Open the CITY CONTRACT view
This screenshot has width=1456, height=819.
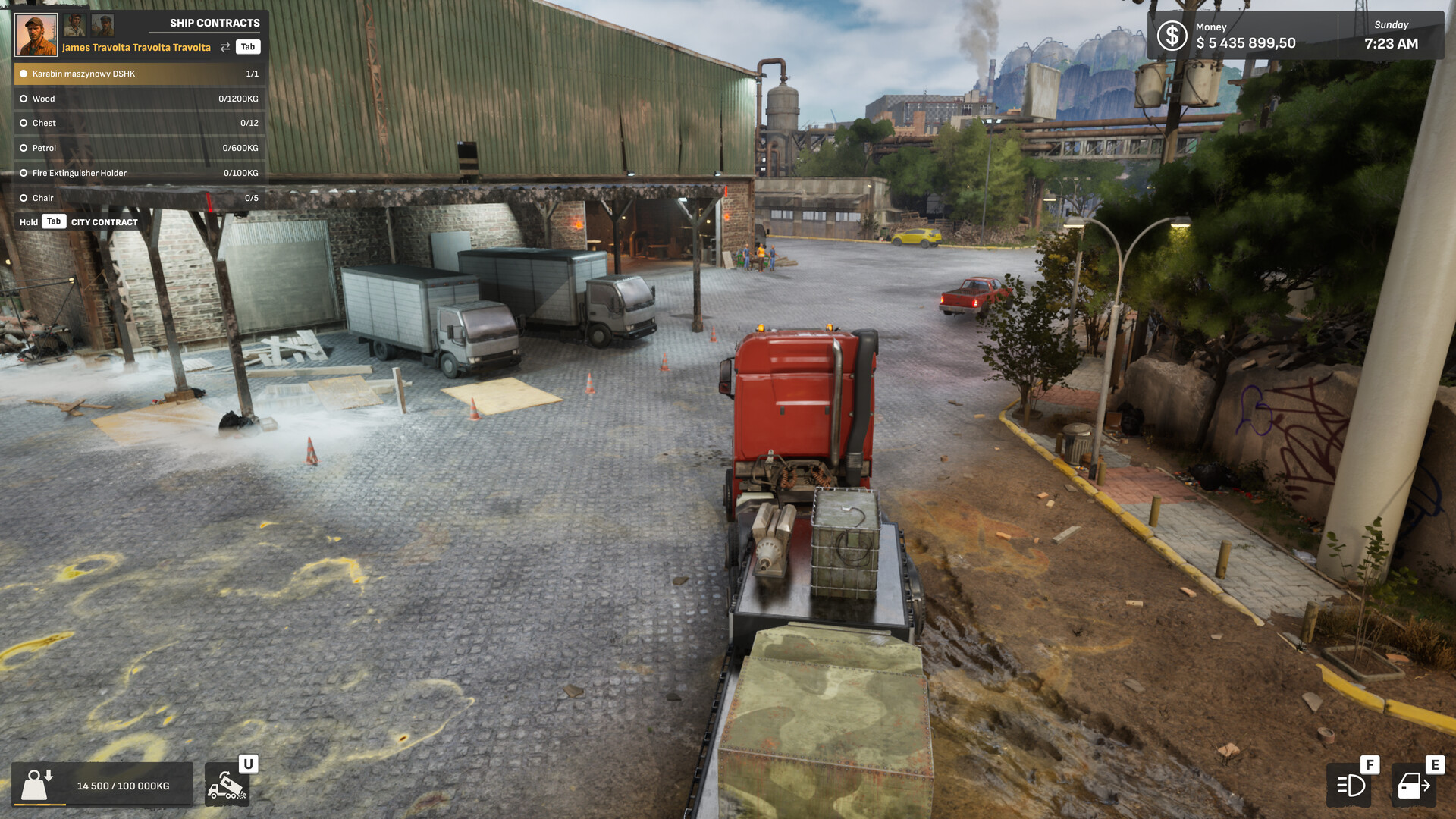(x=104, y=221)
